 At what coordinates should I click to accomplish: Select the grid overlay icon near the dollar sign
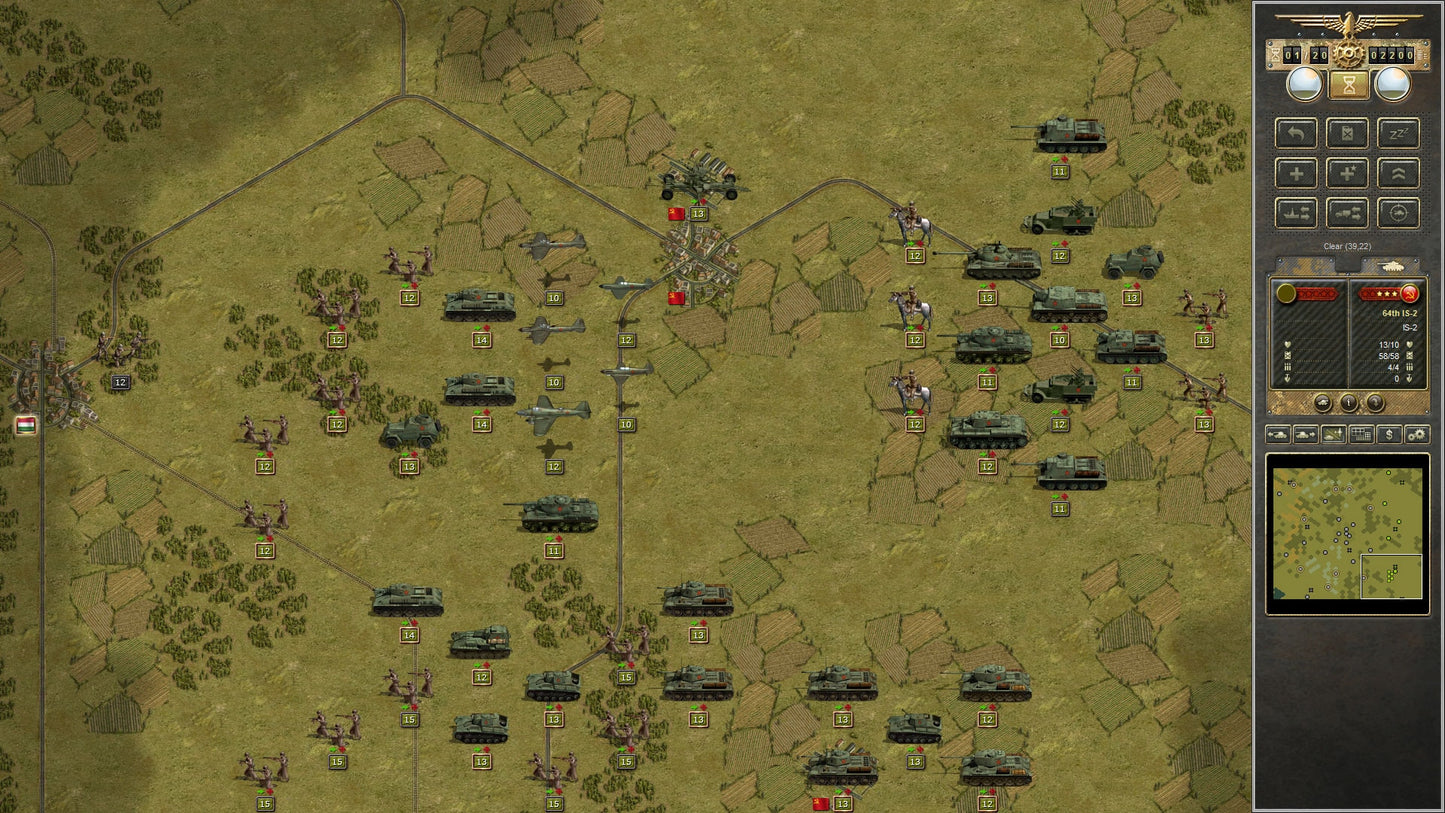[1361, 435]
